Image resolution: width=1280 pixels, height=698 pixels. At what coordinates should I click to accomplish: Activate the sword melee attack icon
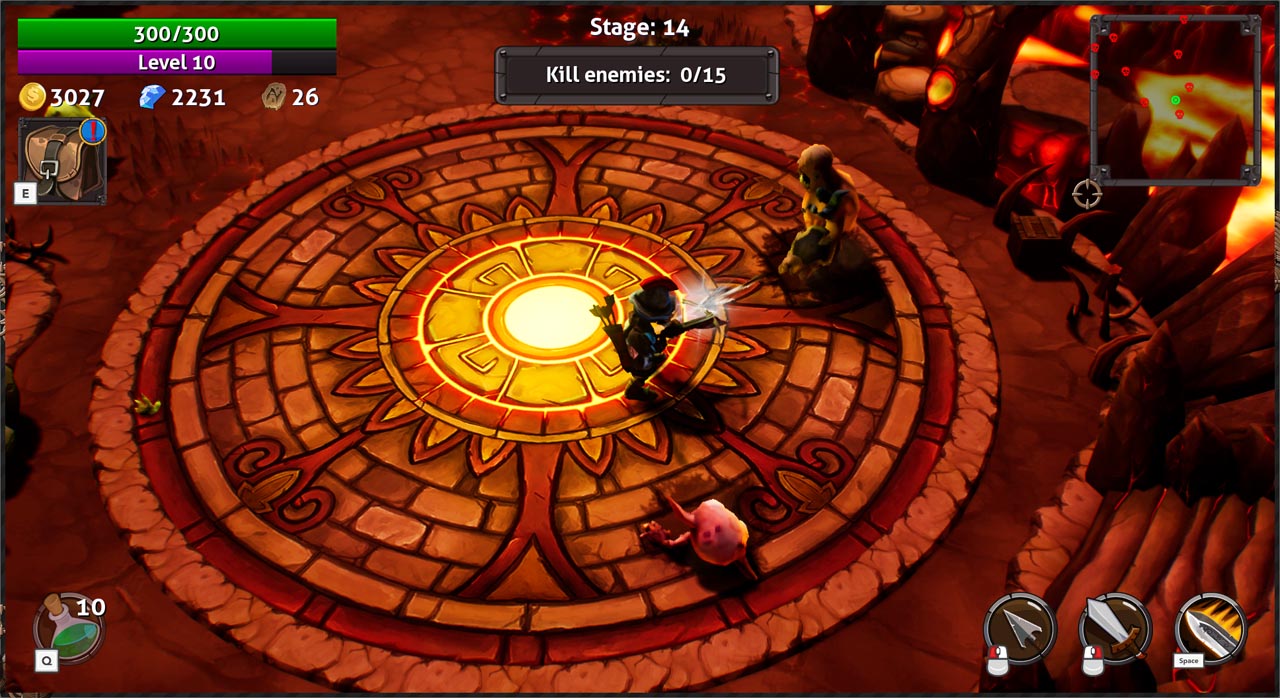[x=1115, y=628]
